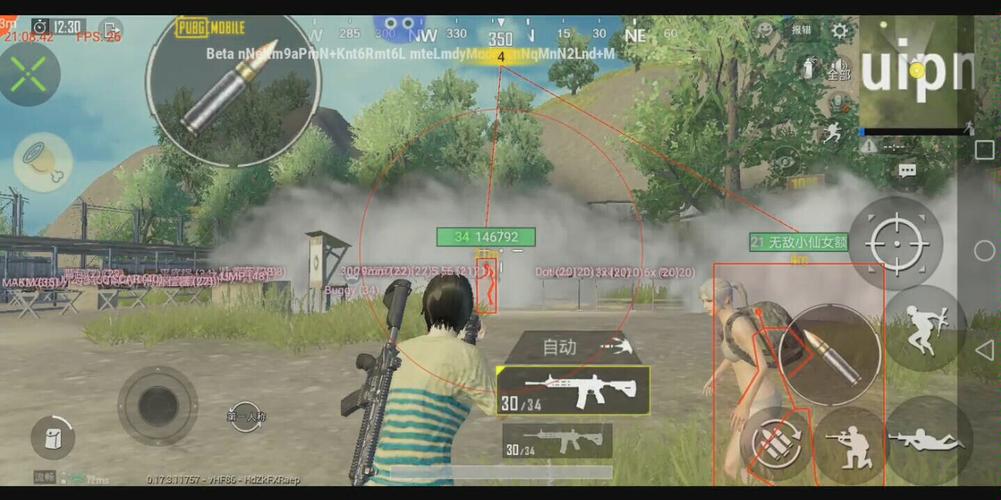The height and width of the screenshot is (500, 1001).
Task: Open the backpack inventory
Action: pos(52,437)
